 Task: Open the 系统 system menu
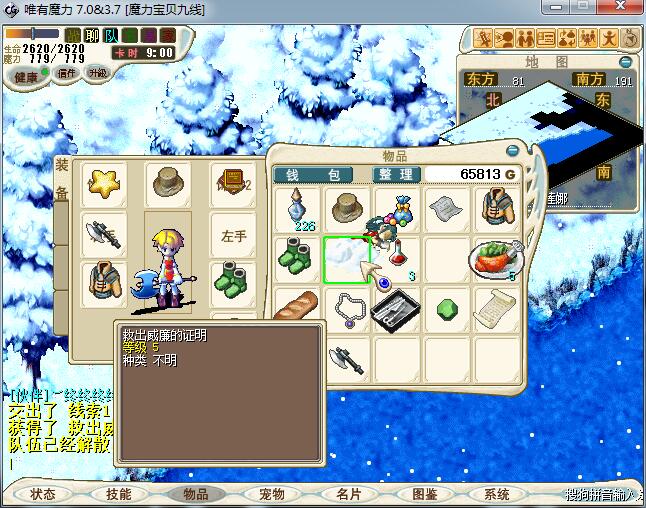click(x=497, y=494)
